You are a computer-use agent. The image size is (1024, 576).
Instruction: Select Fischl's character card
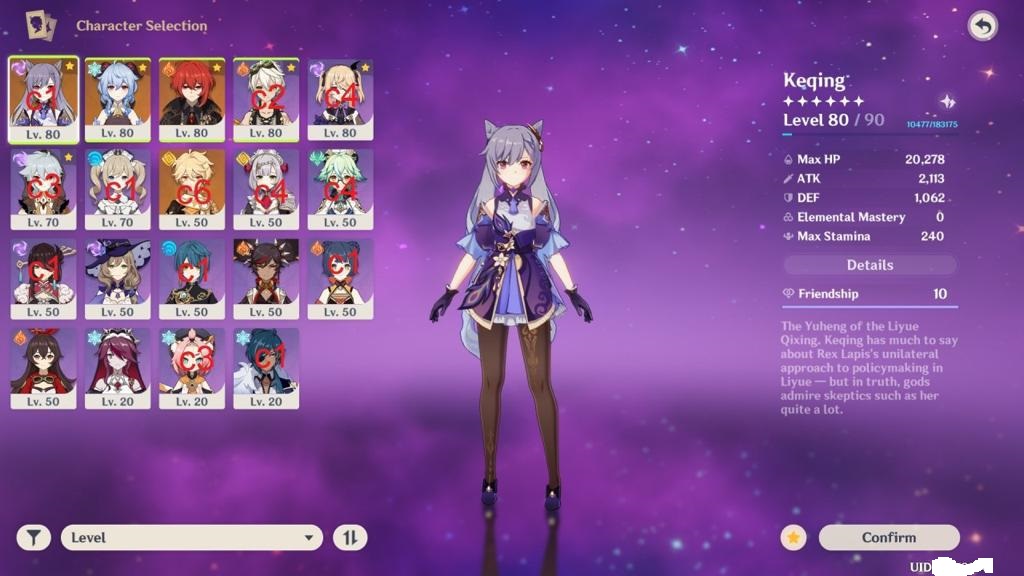[x=340, y=97]
